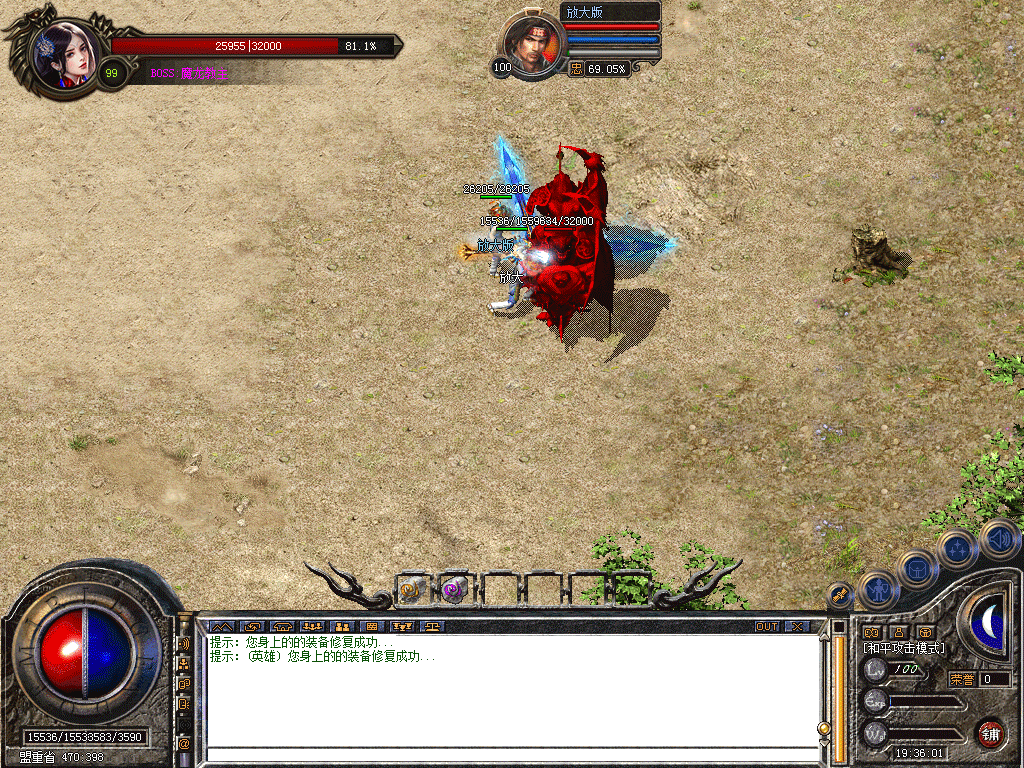Click the @ private chat channel button
Screen dimensions: 1024x768
(184, 744)
